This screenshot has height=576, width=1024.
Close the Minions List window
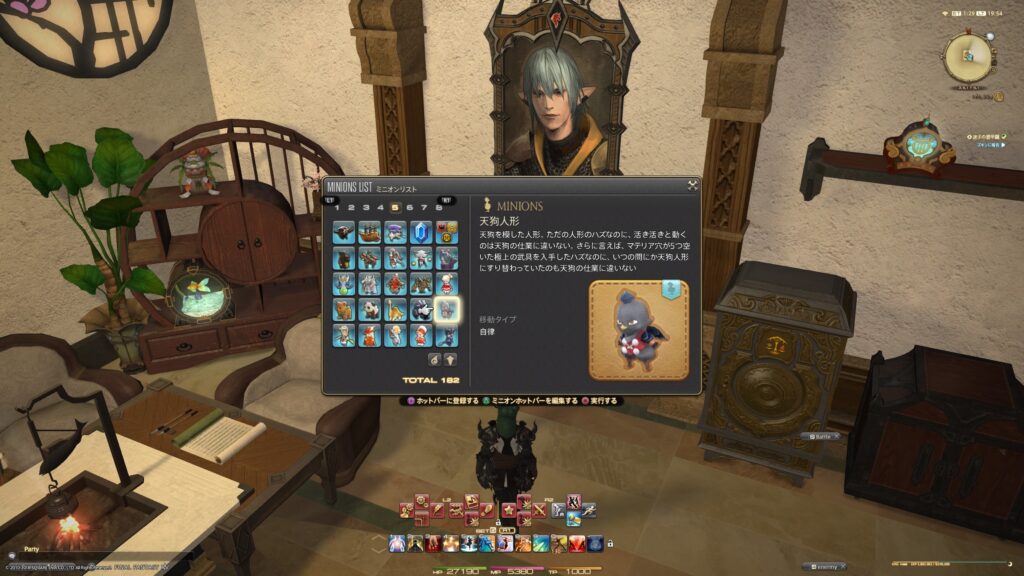coord(692,185)
